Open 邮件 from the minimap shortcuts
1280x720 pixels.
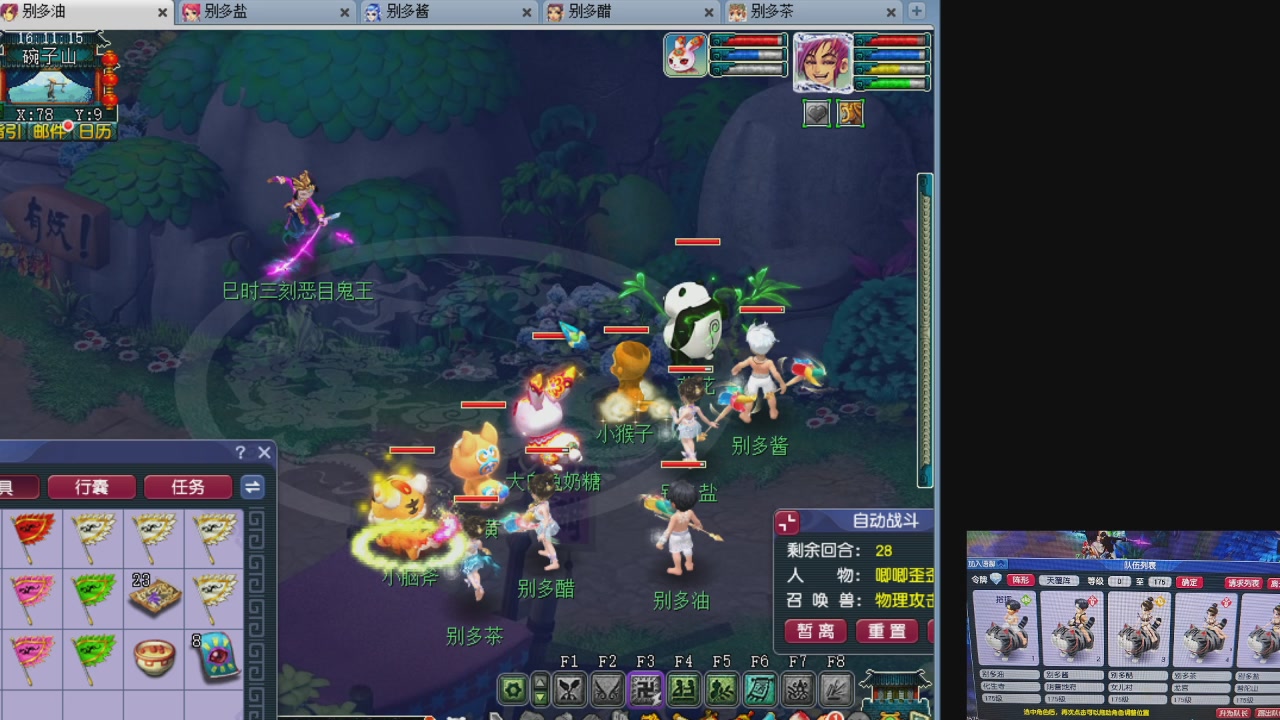coord(48,128)
